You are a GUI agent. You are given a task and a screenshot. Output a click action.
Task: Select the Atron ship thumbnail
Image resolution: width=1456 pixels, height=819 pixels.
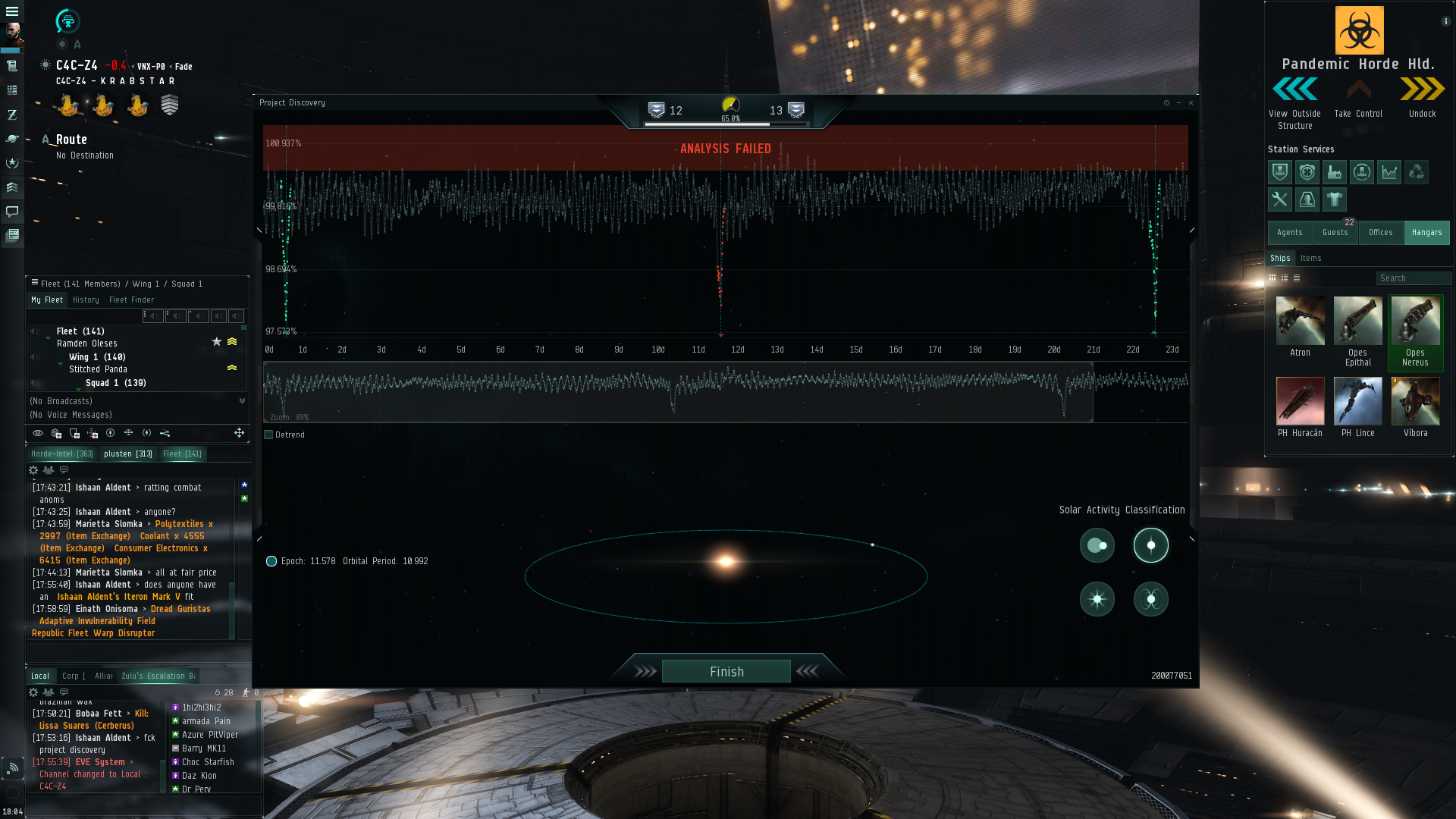[1300, 322]
